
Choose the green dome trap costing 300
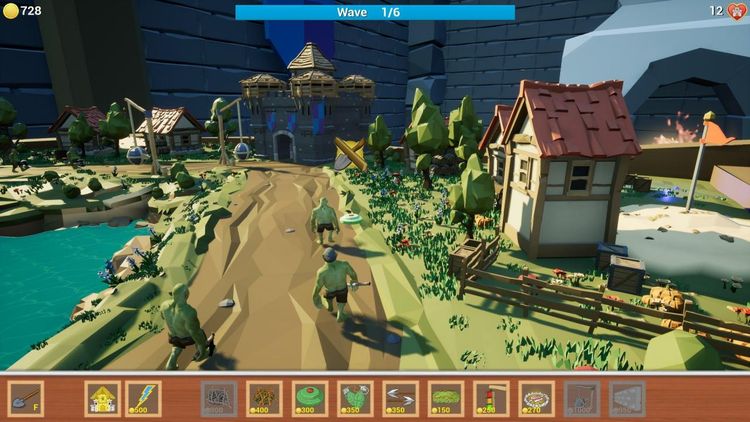[310, 398]
